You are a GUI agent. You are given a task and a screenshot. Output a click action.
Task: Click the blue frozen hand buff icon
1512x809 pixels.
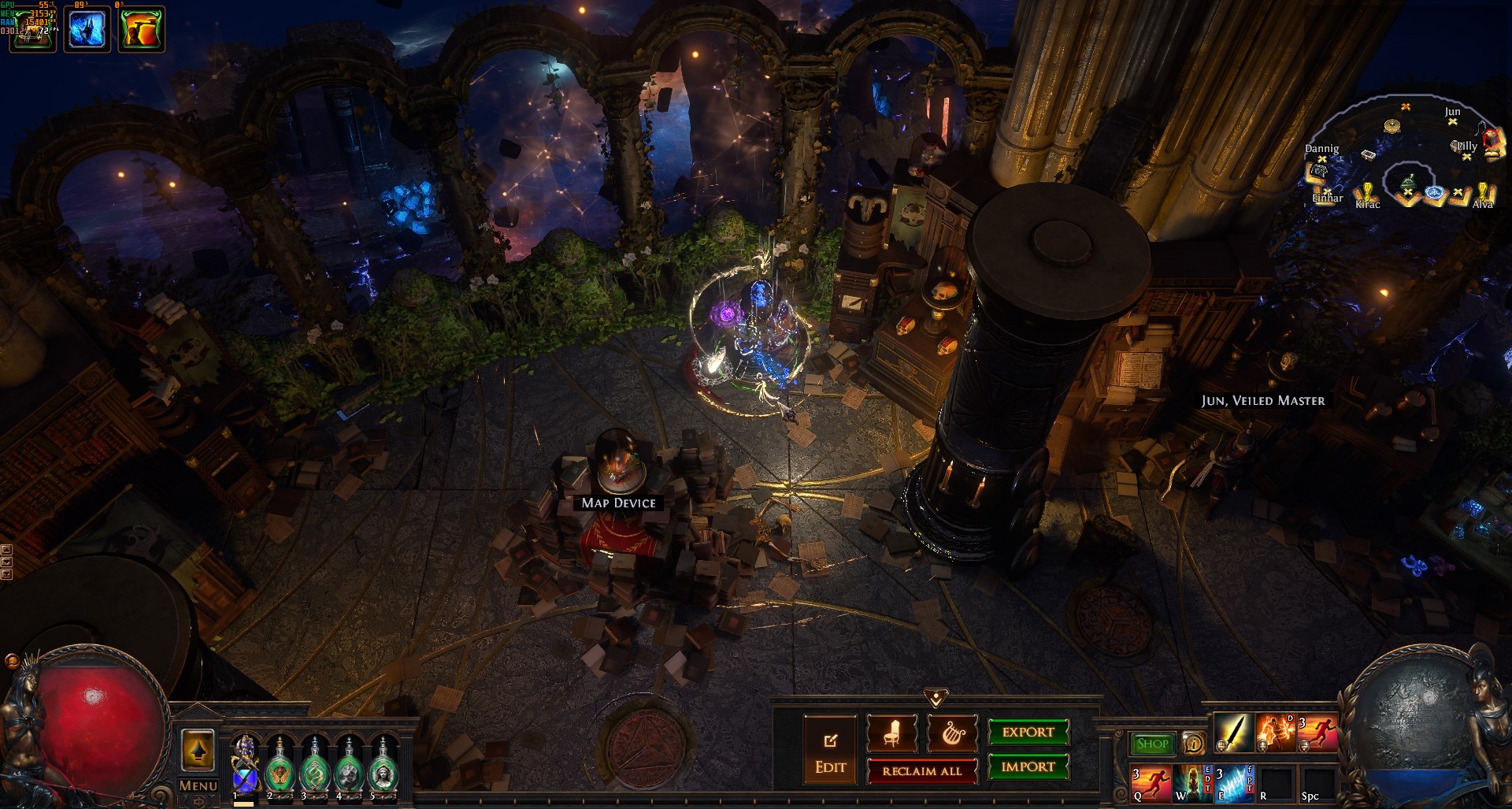tap(87, 30)
